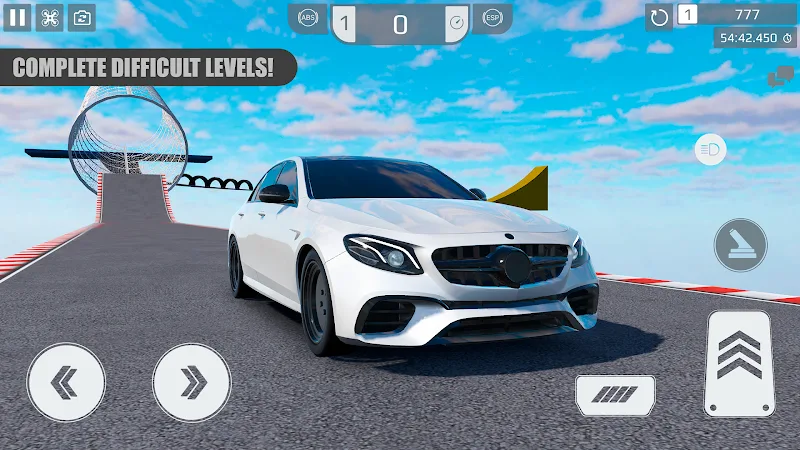The height and width of the screenshot is (450, 800).
Task: Click the speedometer gauge icon
Action: [456, 22]
